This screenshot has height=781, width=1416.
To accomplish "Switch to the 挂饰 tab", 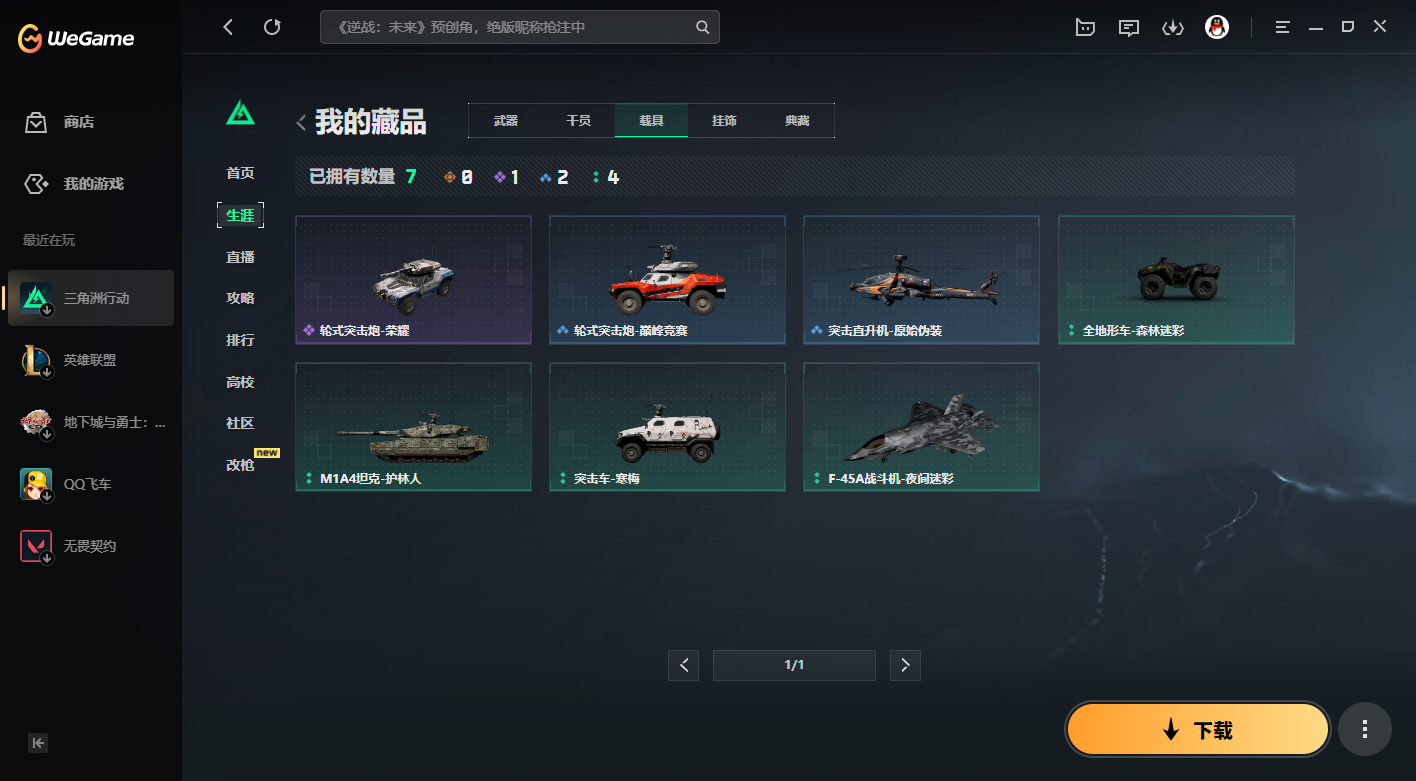I will 724,120.
